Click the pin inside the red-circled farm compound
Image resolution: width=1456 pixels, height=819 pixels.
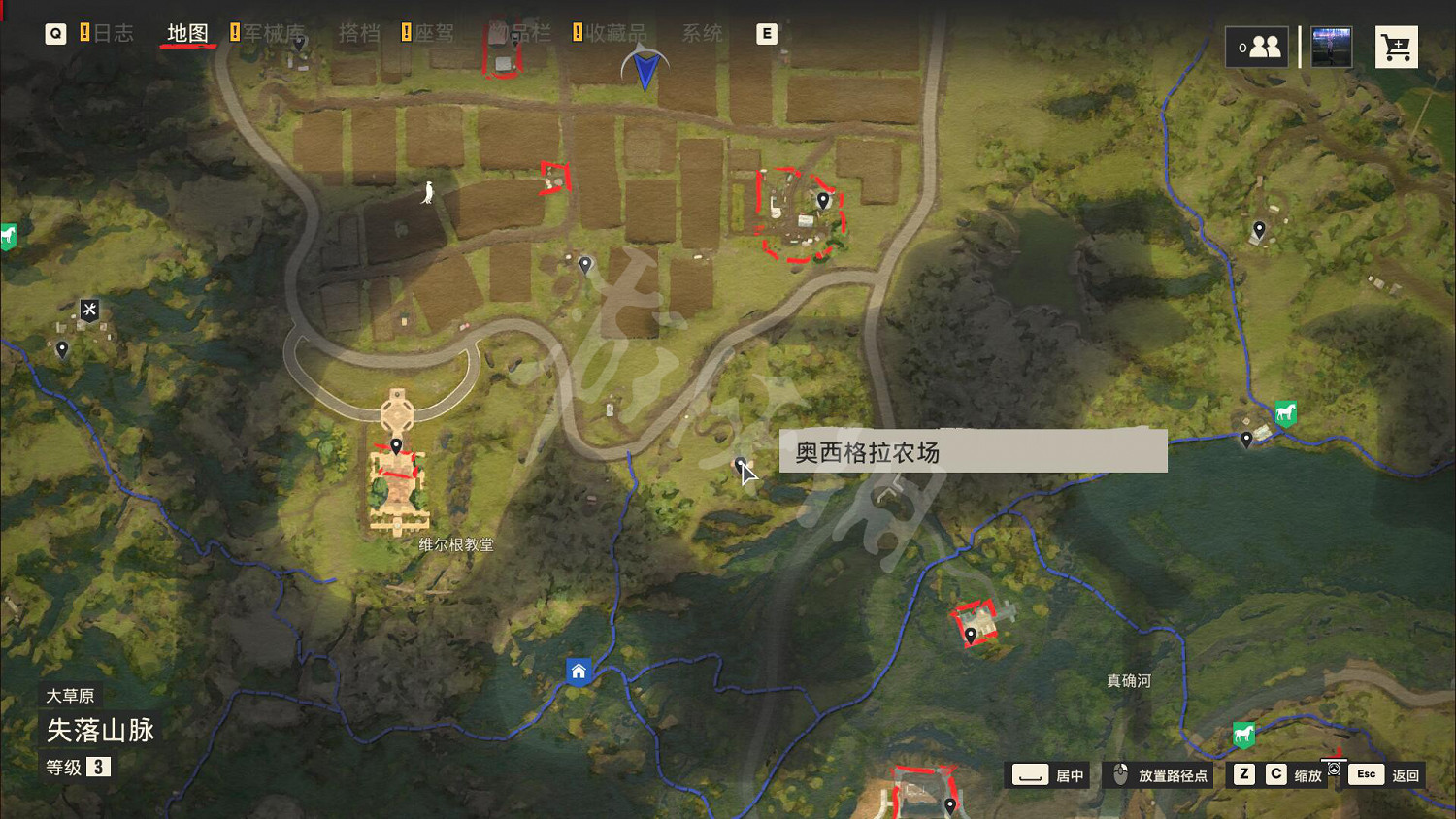click(x=822, y=201)
